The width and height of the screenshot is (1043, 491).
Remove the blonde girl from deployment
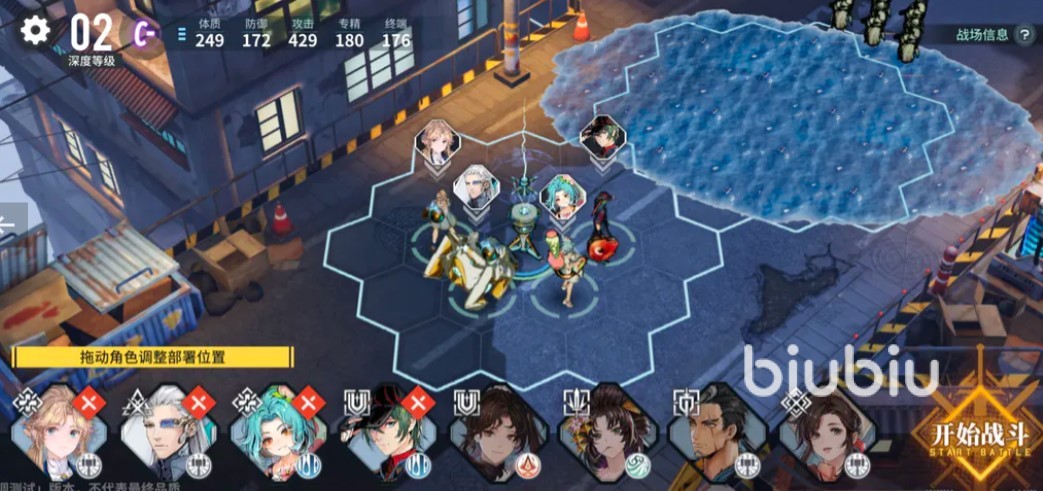pyautogui.click(x=90, y=401)
